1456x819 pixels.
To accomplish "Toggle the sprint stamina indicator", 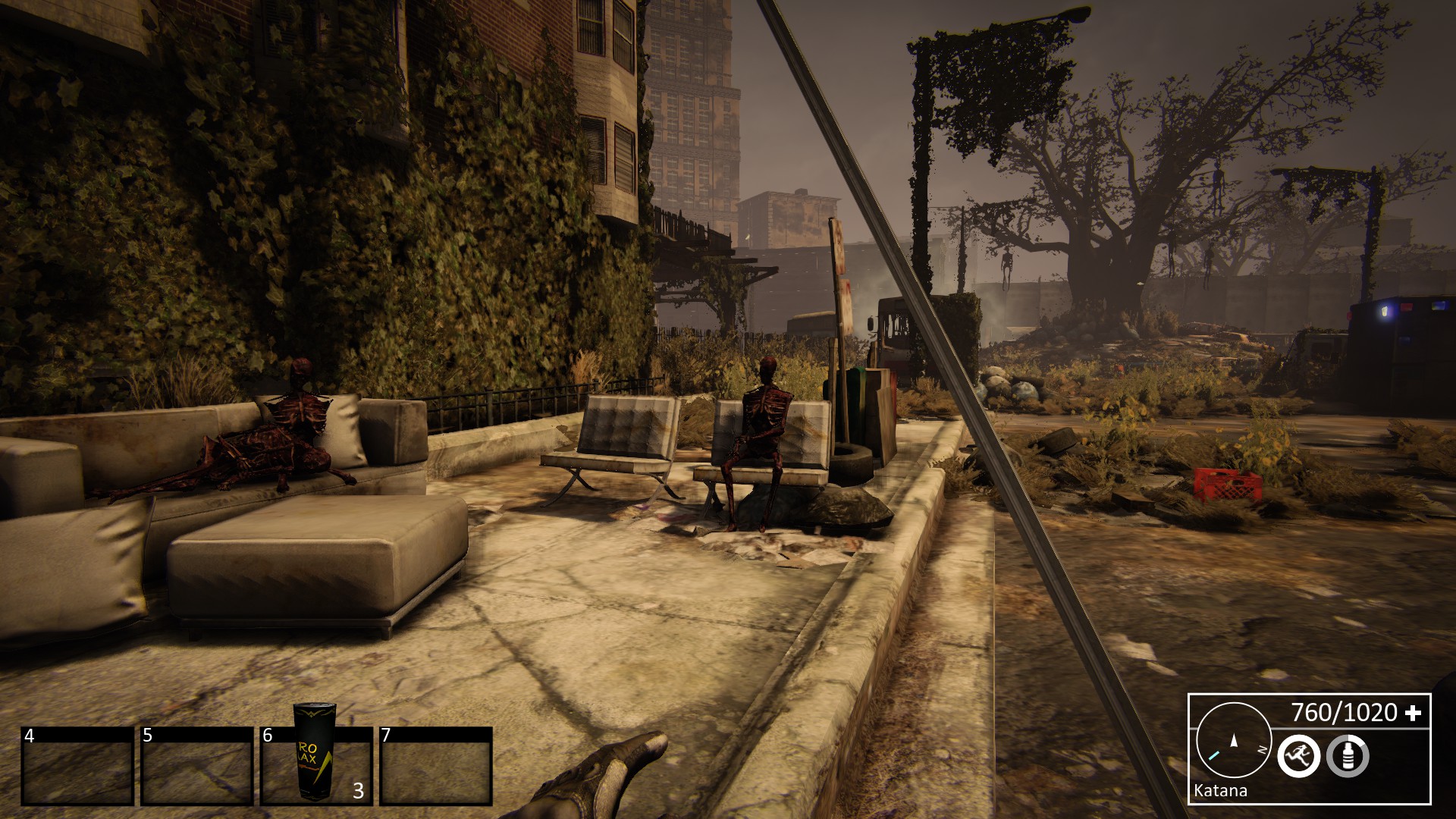I will coord(1299,755).
